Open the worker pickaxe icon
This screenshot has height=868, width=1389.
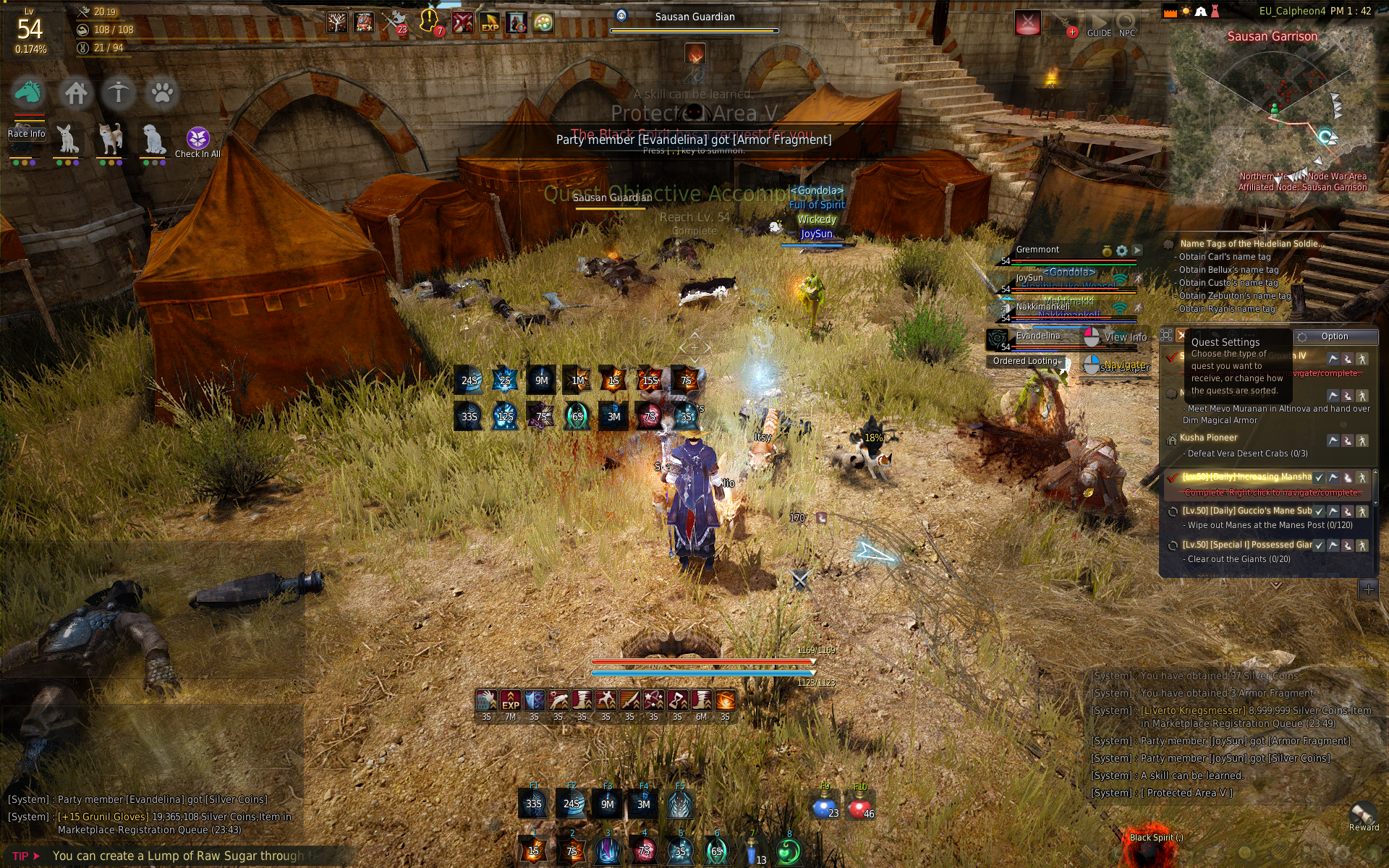click(x=119, y=93)
